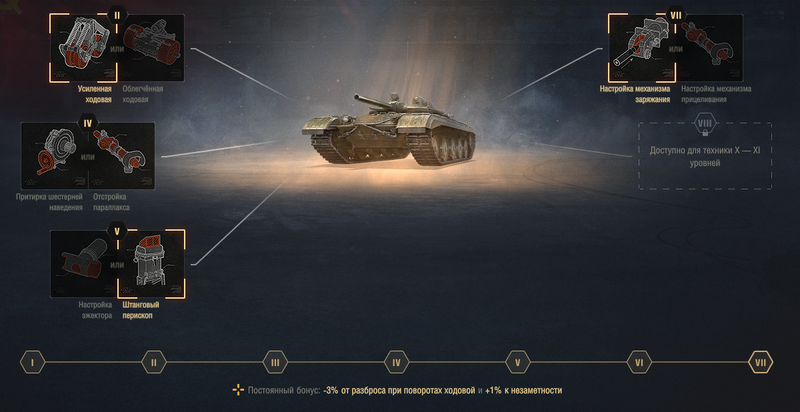This screenshot has height=412, width=800.
Task: Choose the level VI hexagon marker
Action: pyautogui.click(x=638, y=362)
